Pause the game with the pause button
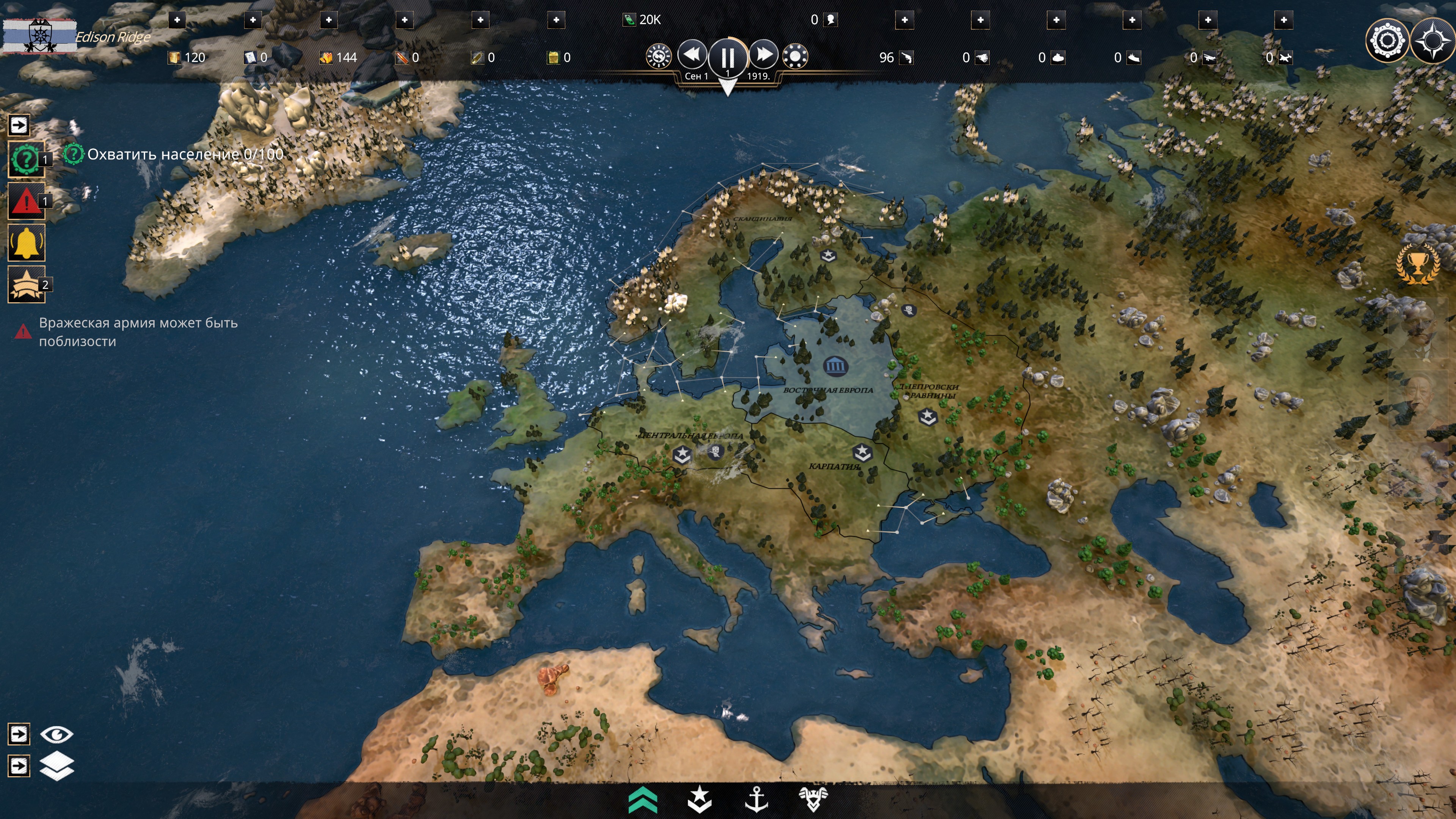Viewport: 1456px width, 819px height. coord(728,57)
